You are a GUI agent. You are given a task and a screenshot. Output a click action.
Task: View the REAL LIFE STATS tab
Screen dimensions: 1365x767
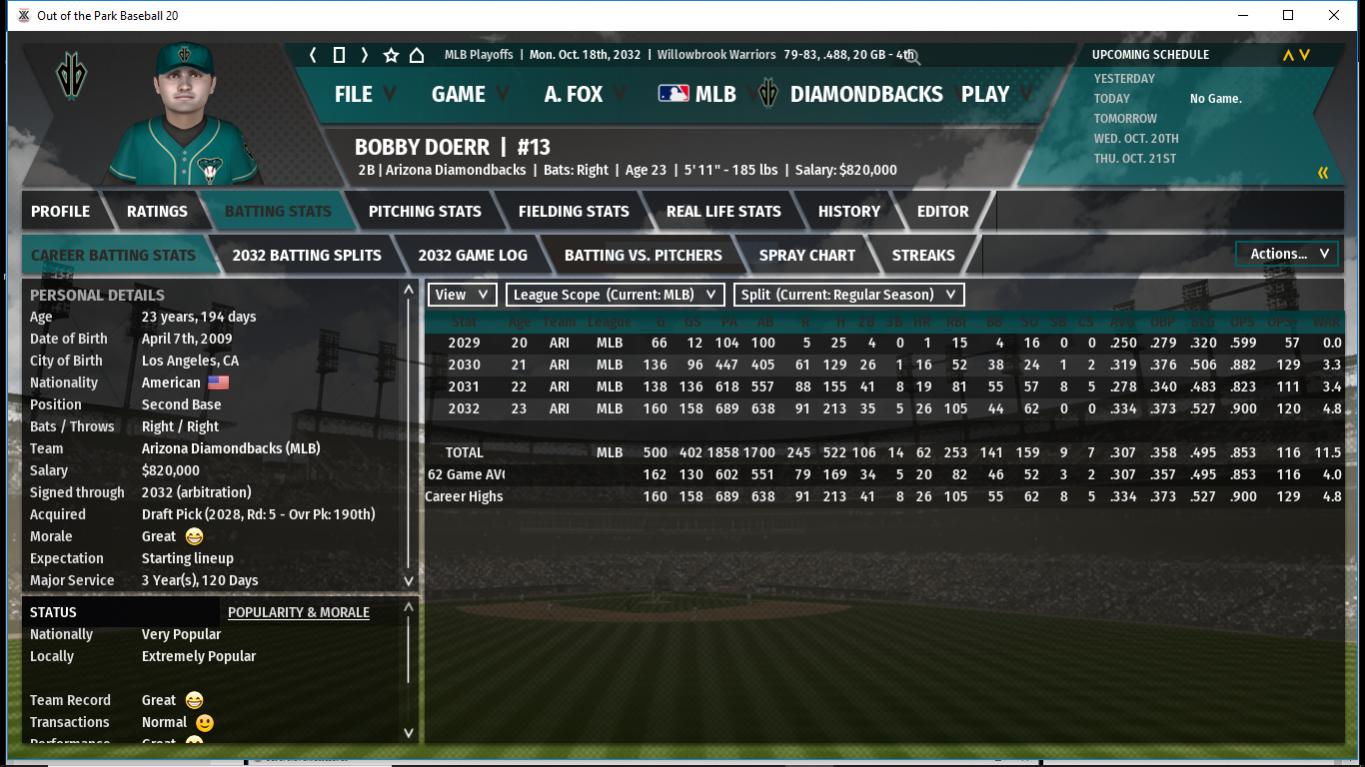point(723,211)
